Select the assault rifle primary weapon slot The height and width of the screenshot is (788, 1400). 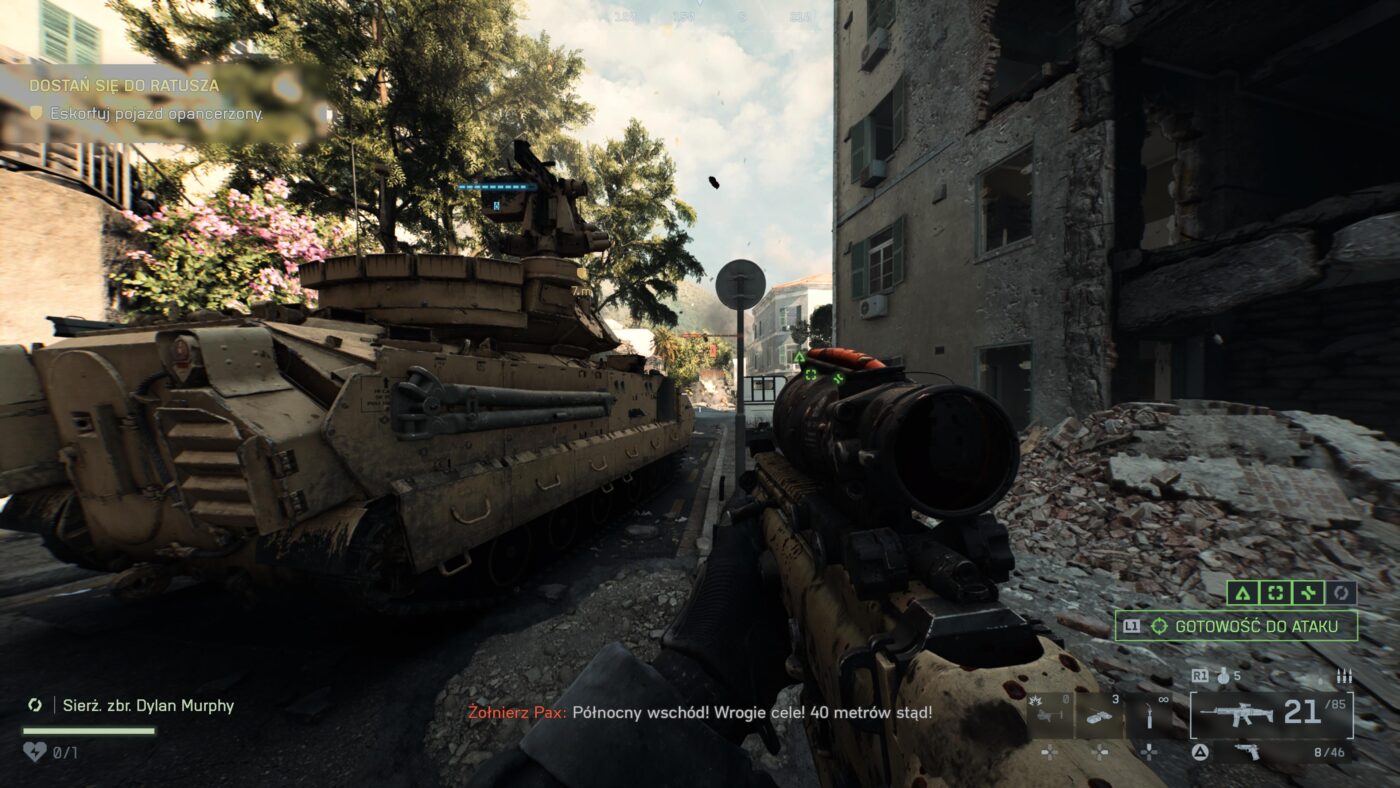click(1236, 713)
